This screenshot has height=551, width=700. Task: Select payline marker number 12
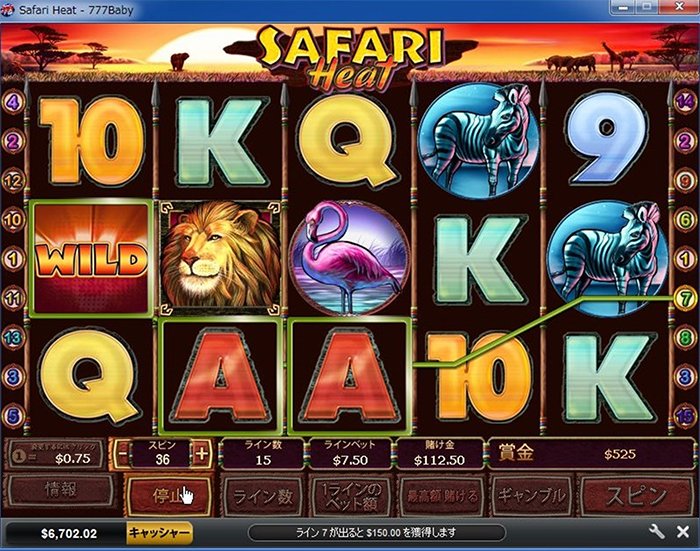point(13,180)
